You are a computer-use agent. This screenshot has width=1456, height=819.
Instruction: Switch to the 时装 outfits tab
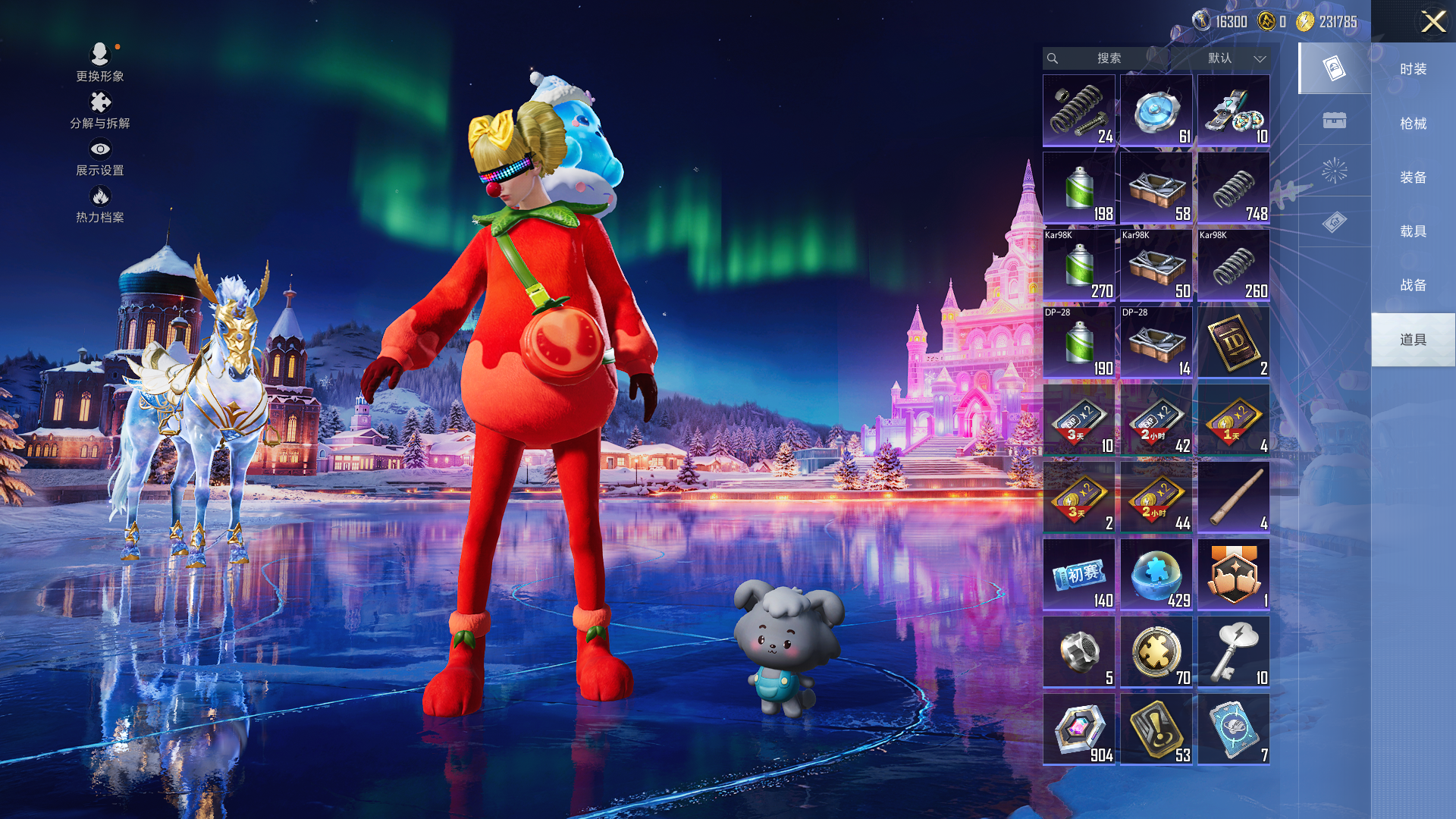(1413, 69)
